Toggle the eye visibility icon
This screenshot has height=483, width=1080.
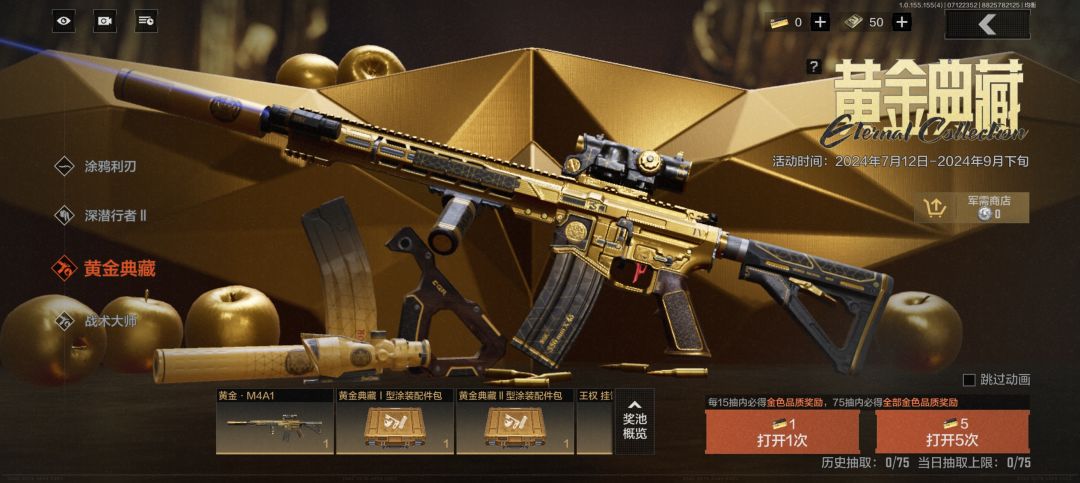pos(64,20)
